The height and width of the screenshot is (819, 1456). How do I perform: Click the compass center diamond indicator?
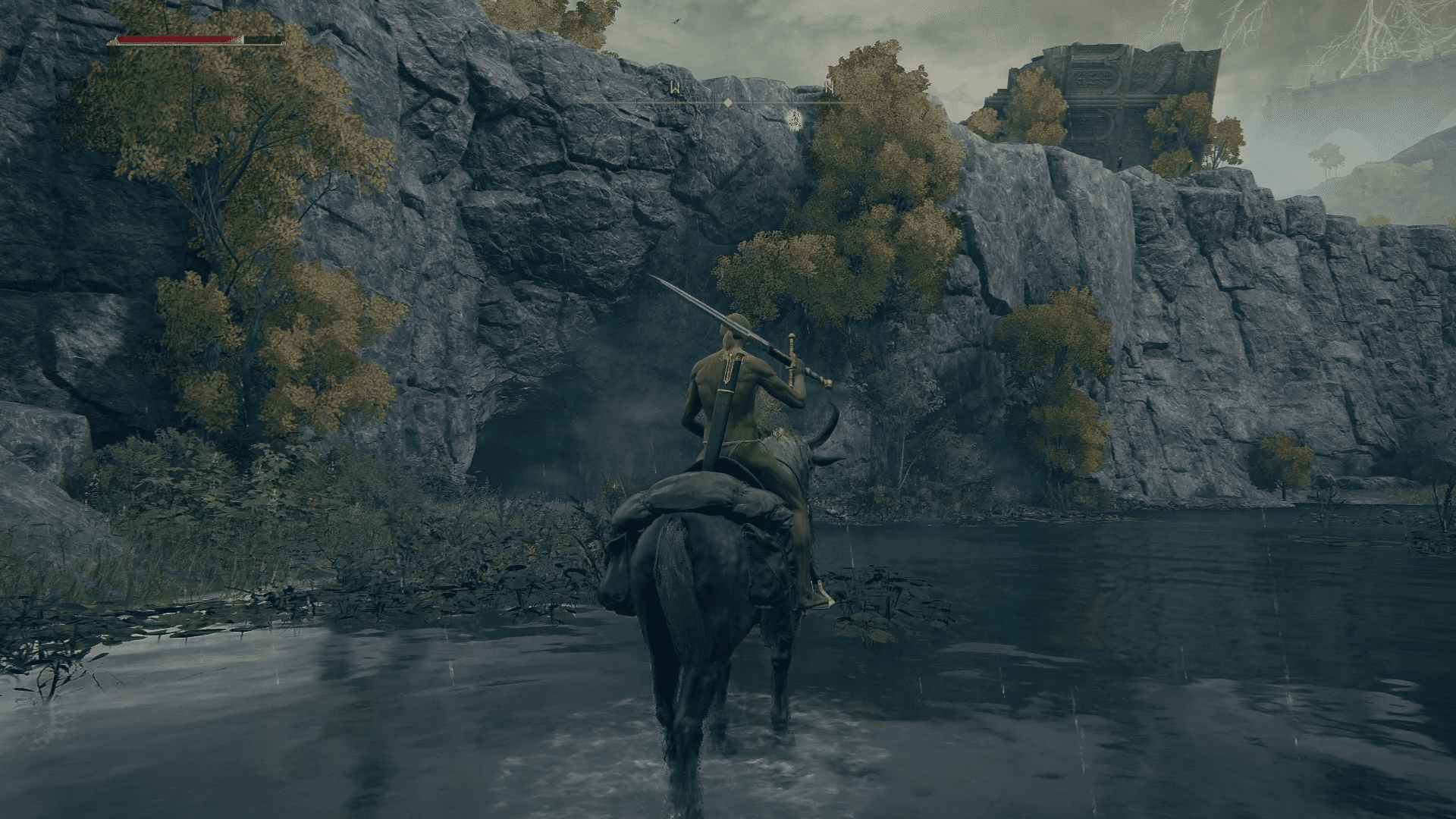tap(727, 102)
